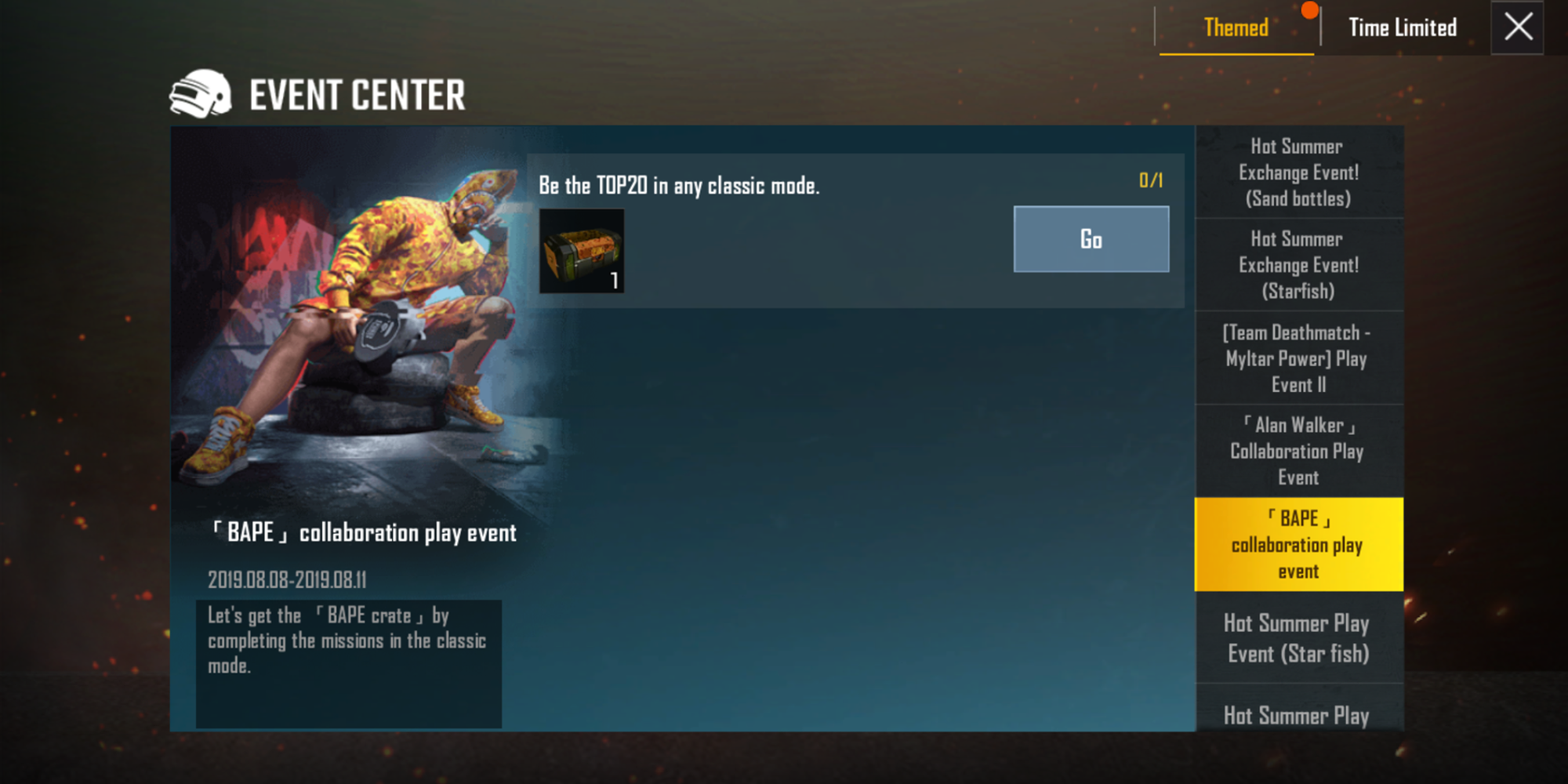Switch to the Themed tab

(1236, 27)
